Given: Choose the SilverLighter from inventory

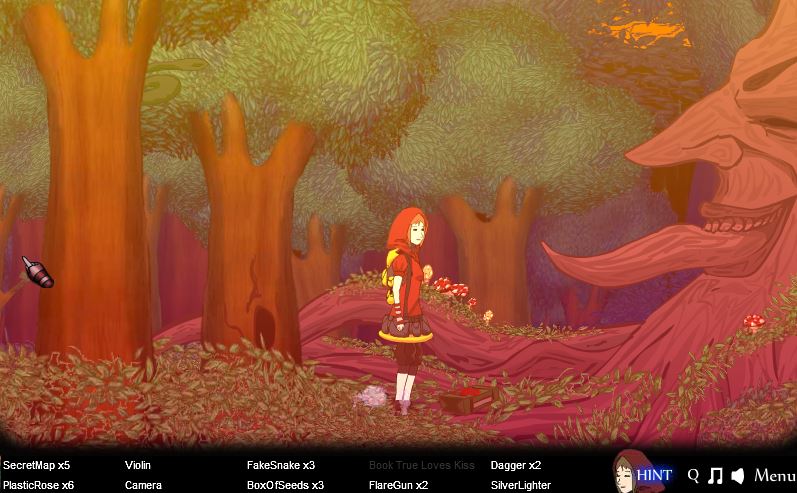Looking at the screenshot, I should [520, 485].
